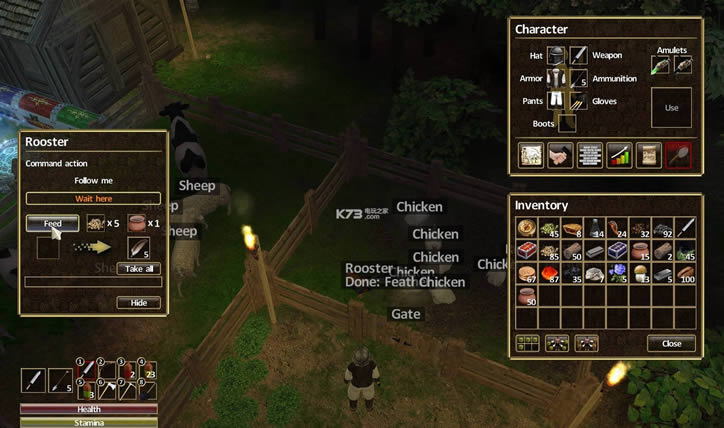Click the red-framed frying pan icon
This screenshot has height=428, width=724.
[x=679, y=155]
